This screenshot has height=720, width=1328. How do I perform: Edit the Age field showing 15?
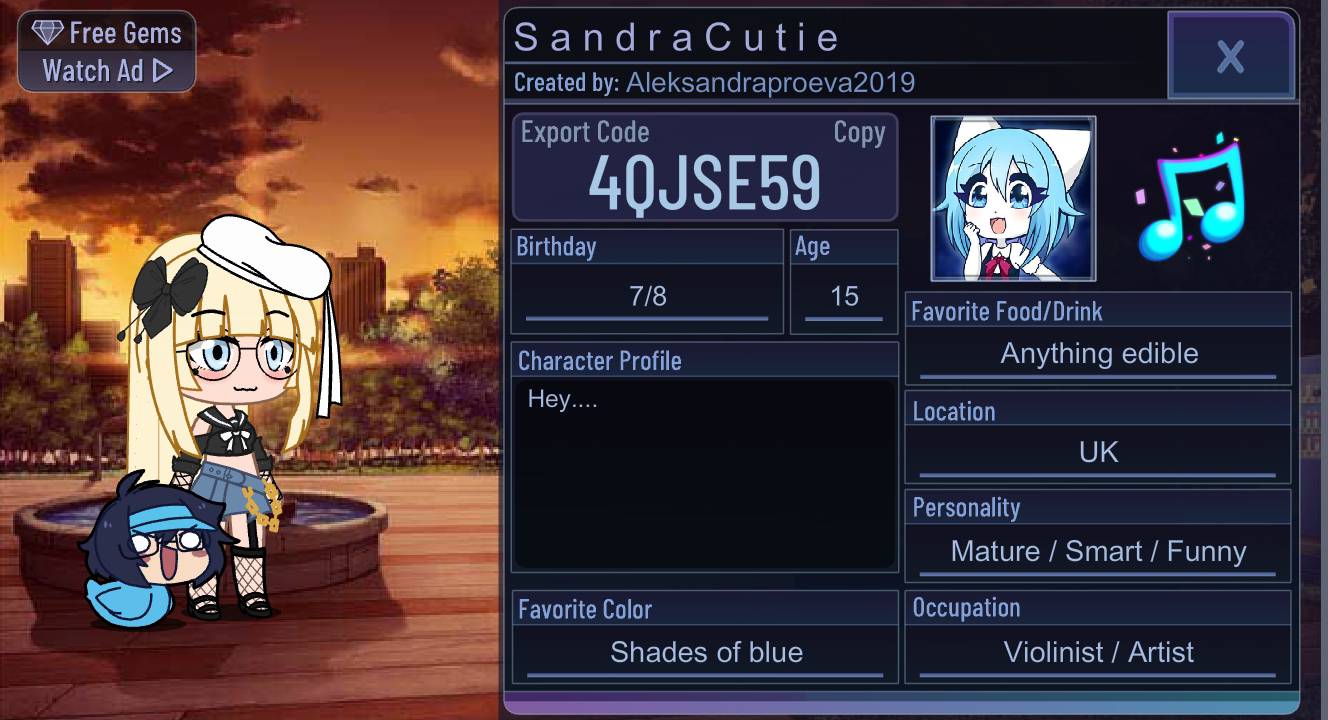845,295
